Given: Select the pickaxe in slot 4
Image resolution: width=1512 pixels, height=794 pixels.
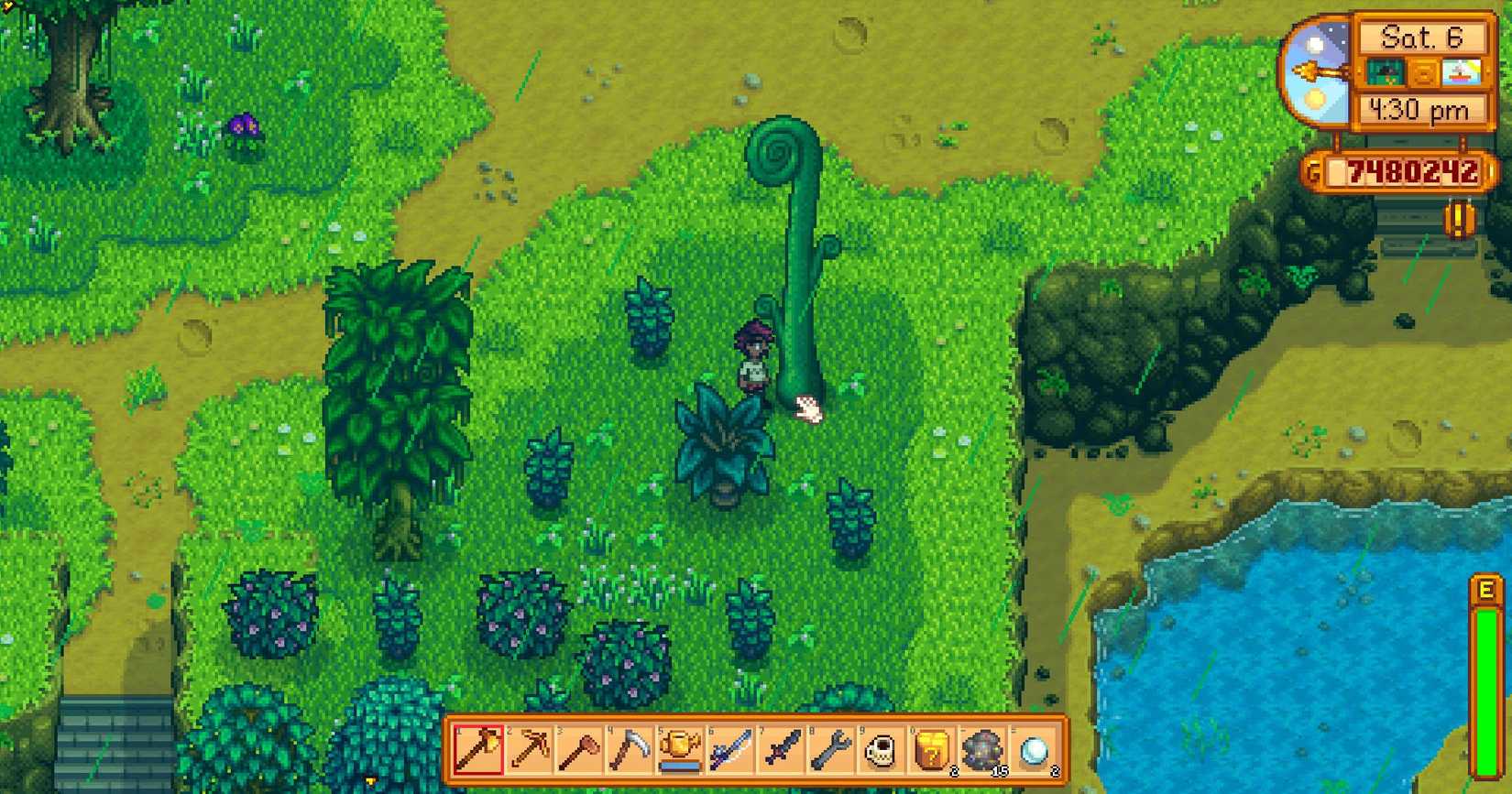Looking at the screenshot, I should (629, 753).
